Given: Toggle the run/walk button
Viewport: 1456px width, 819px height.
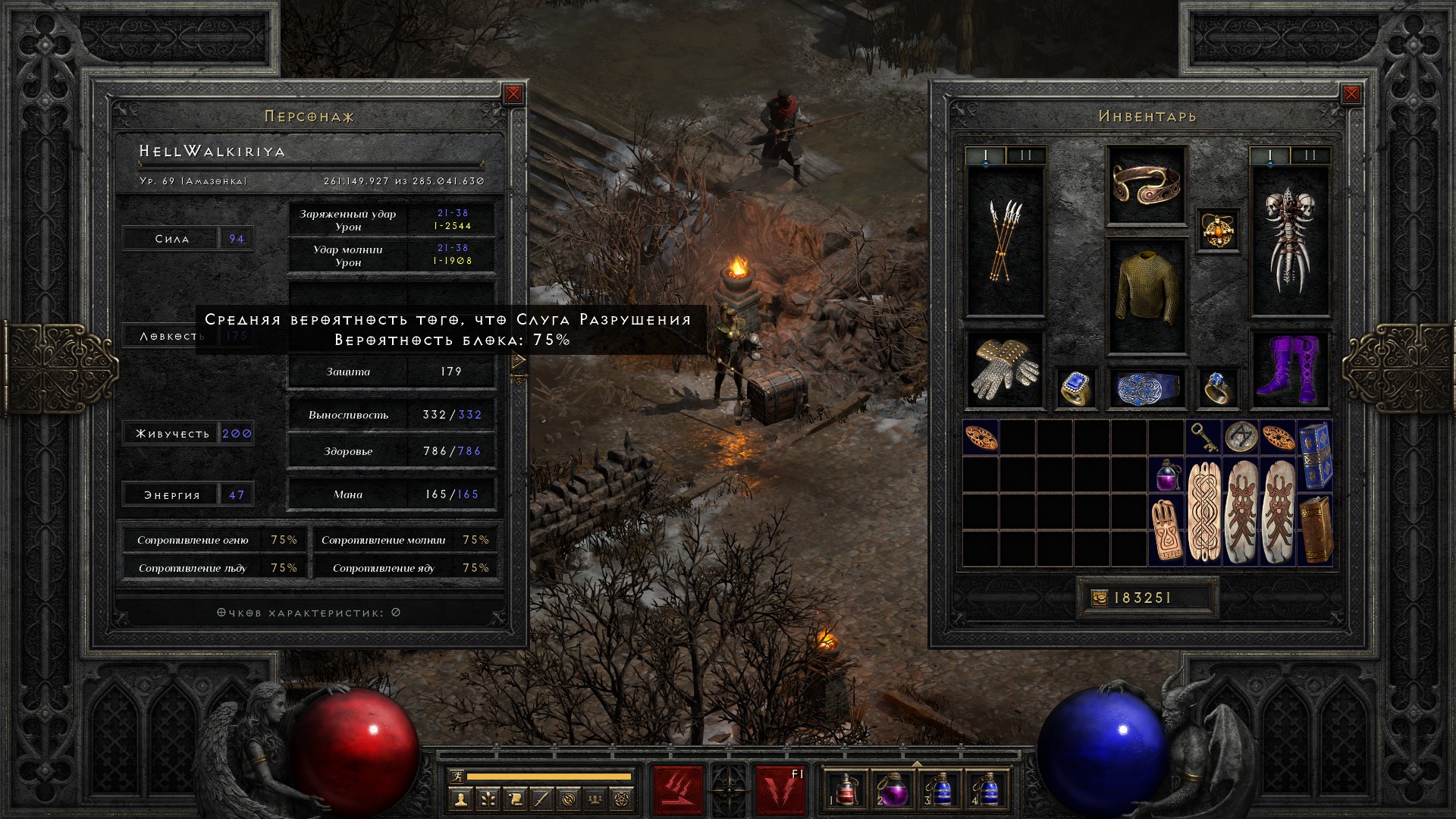Looking at the screenshot, I should click(457, 776).
